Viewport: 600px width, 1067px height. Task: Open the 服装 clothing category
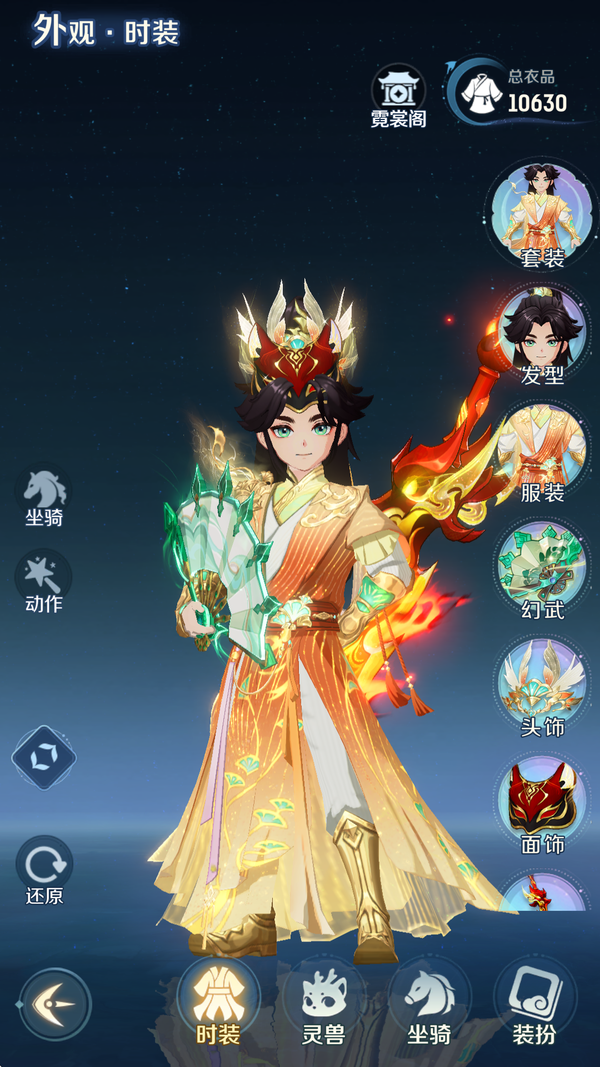tap(542, 450)
